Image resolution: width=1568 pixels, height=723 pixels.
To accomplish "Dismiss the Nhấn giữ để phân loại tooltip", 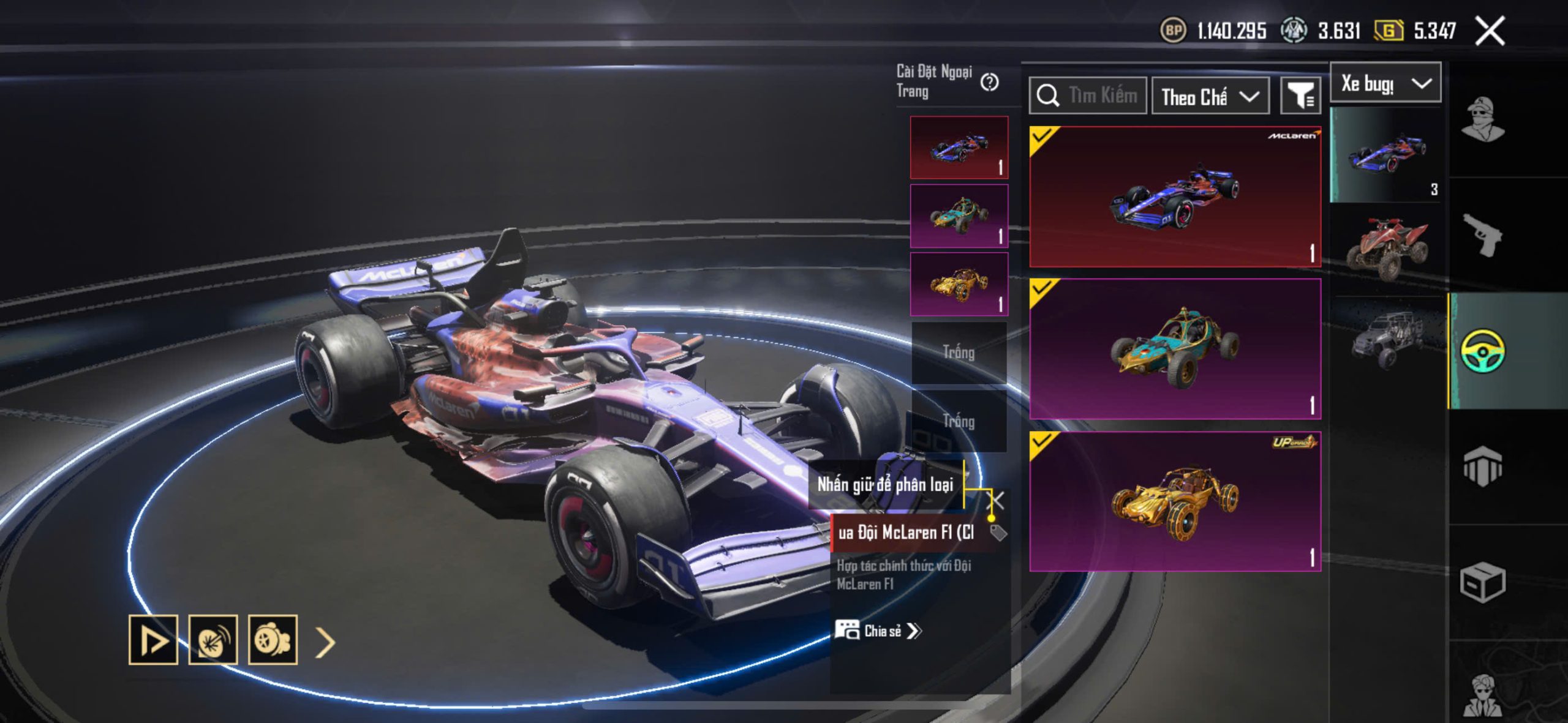I will click(x=998, y=500).
